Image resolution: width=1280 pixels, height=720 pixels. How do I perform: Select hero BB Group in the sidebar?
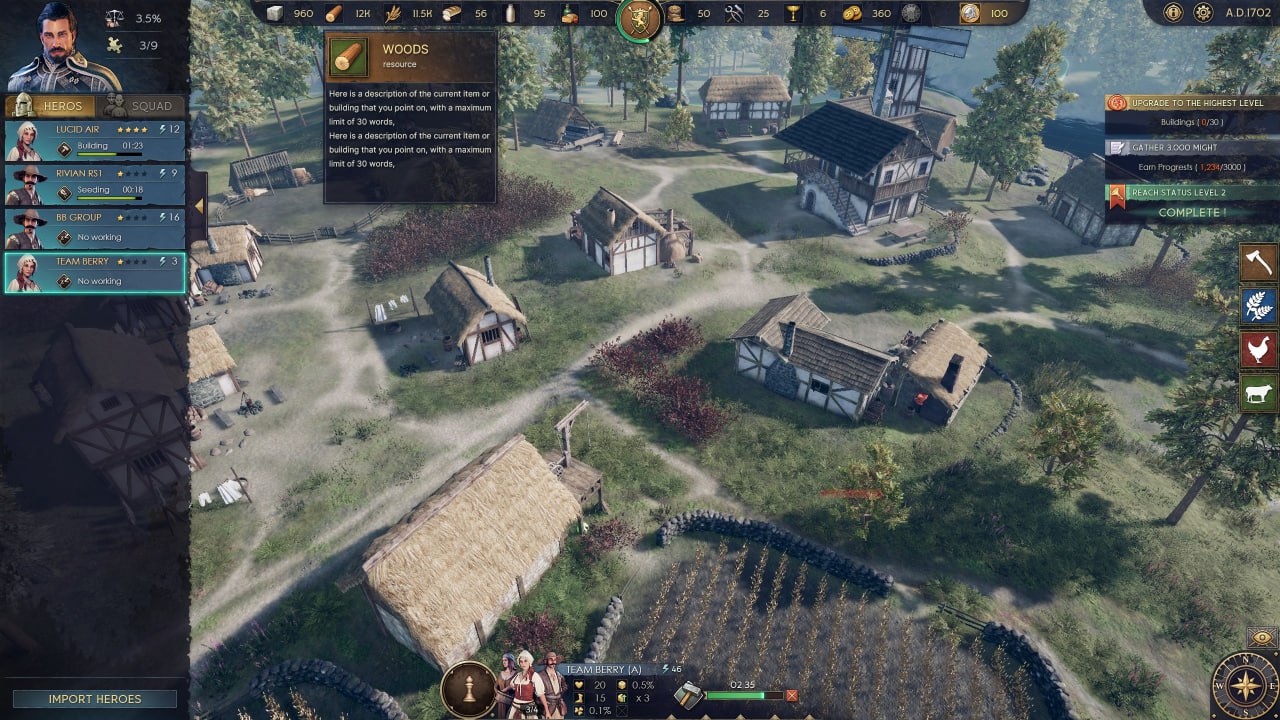[95, 226]
